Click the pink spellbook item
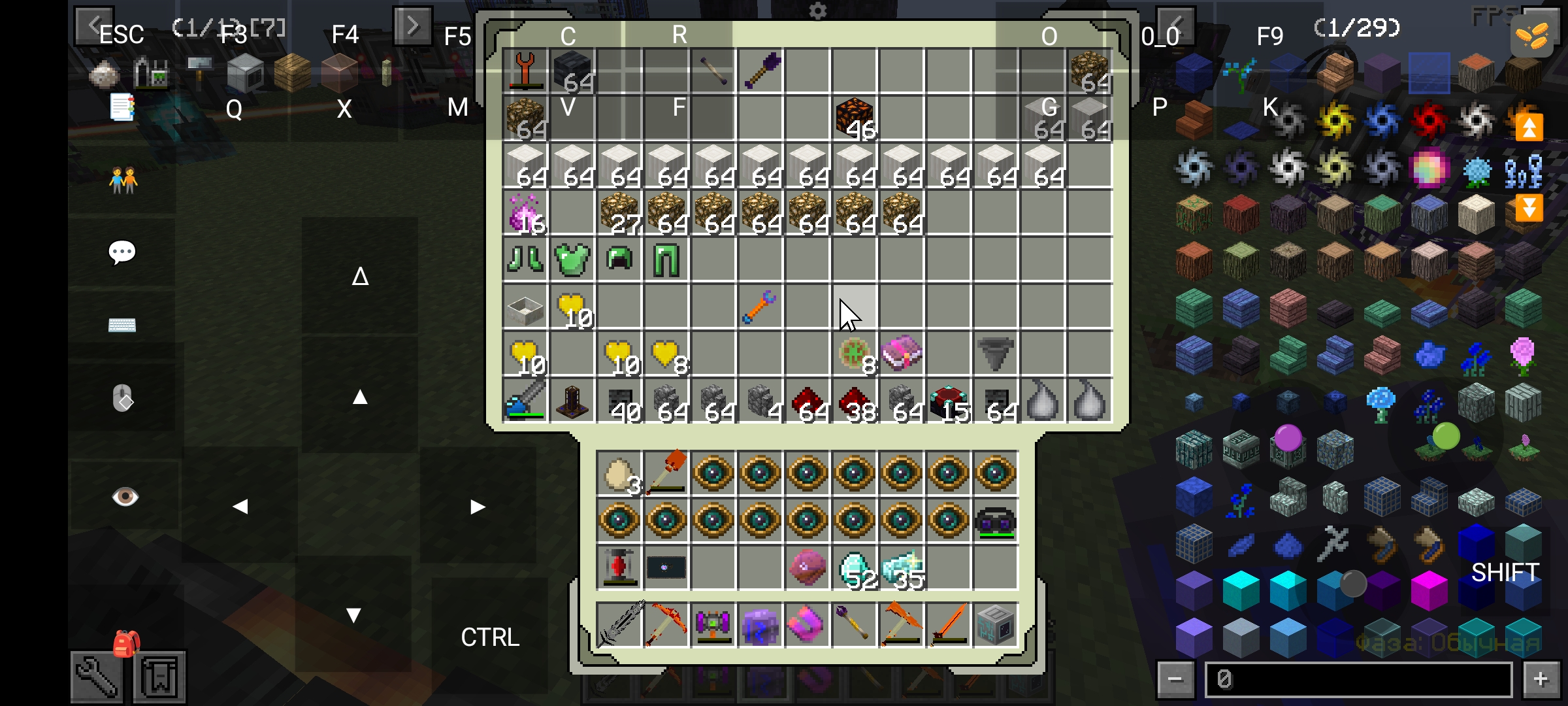The height and width of the screenshot is (706, 1568). [x=902, y=353]
